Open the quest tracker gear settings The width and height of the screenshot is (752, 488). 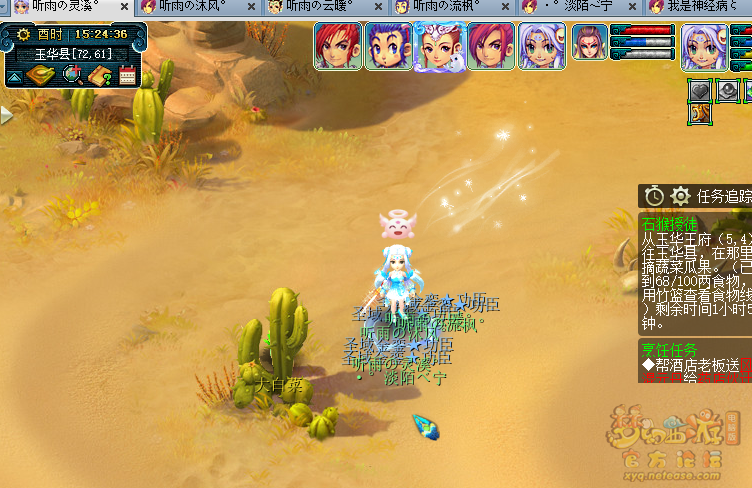click(x=681, y=196)
